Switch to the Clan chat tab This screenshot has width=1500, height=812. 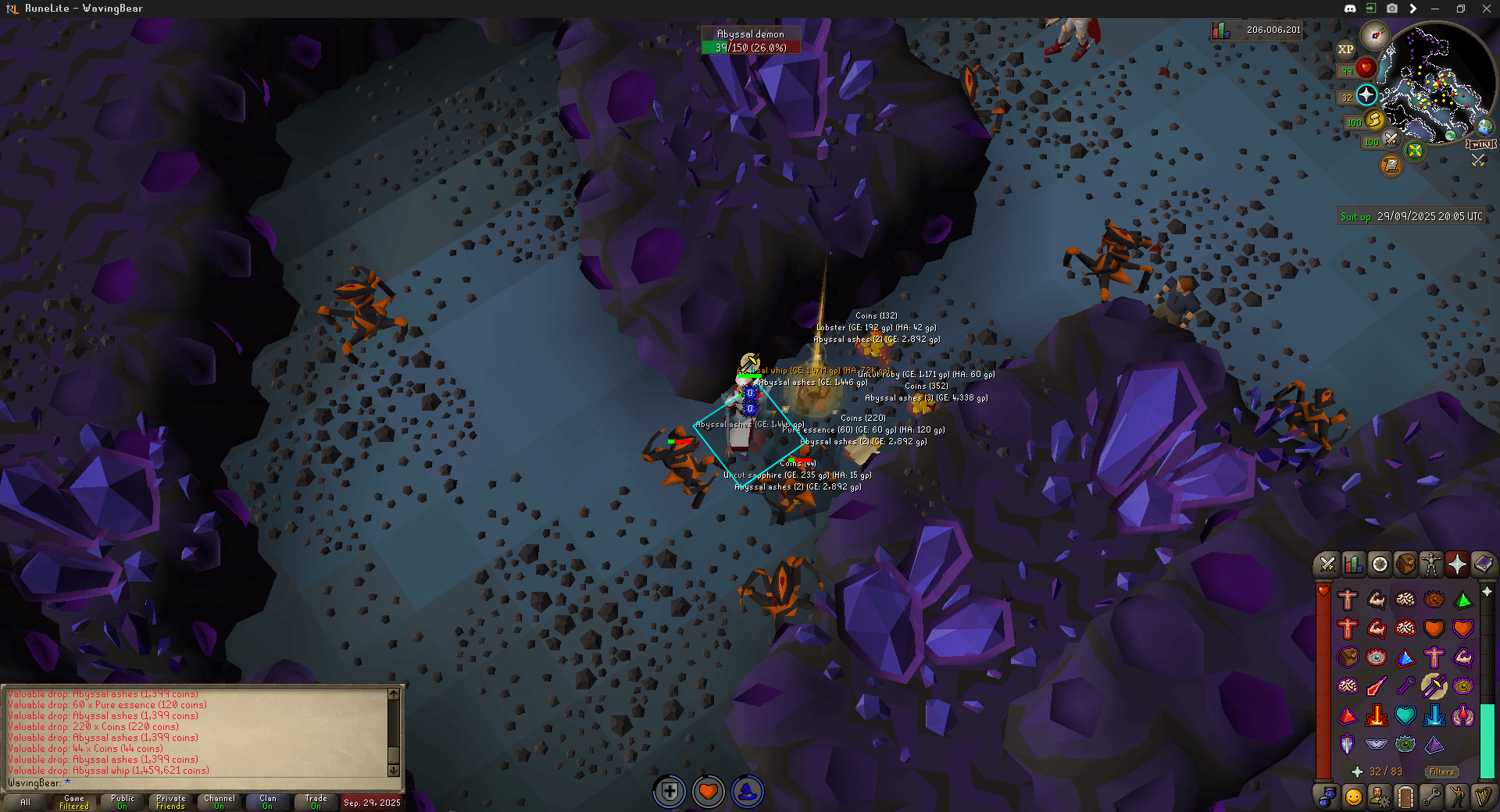(268, 802)
